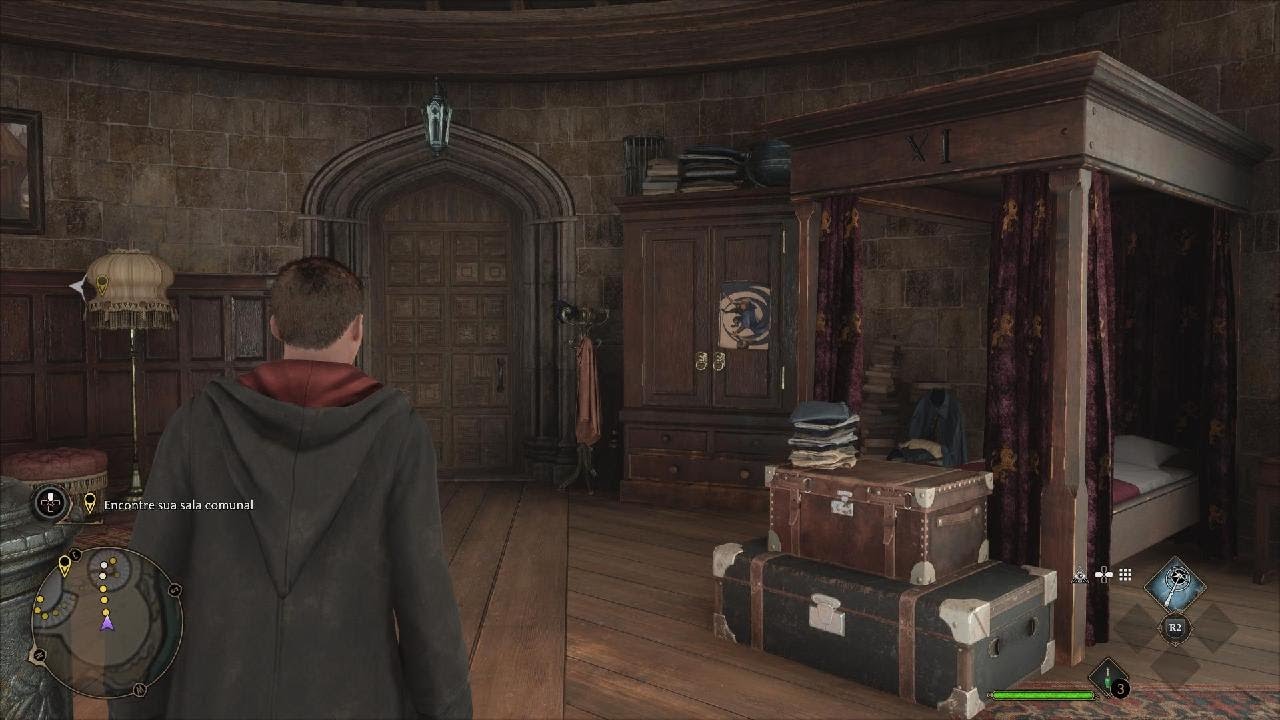Click the purple player arrow on the minimap
Image resolution: width=1280 pixels, height=720 pixels.
tap(107, 624)
